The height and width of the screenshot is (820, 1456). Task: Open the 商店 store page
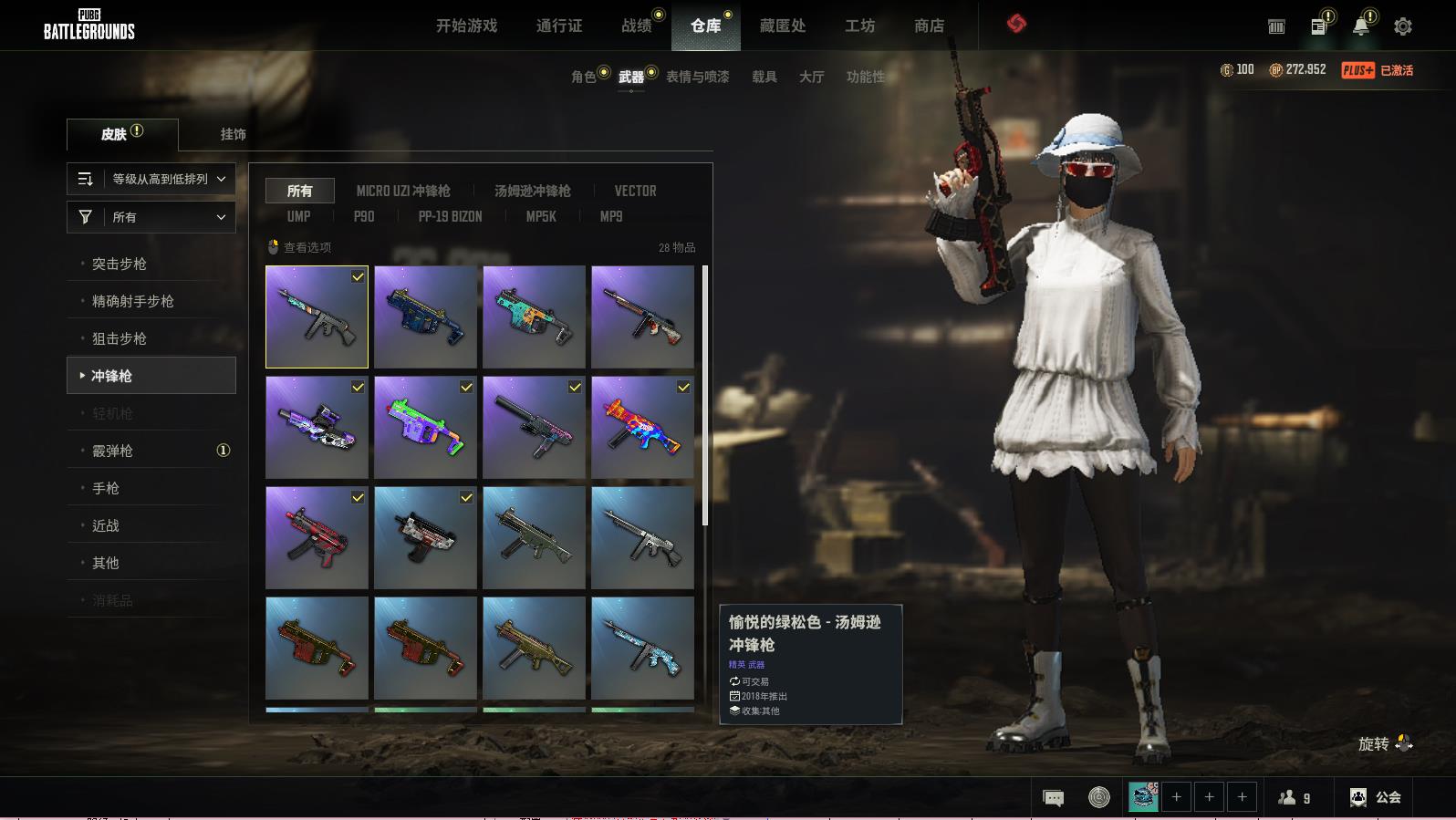929,26
